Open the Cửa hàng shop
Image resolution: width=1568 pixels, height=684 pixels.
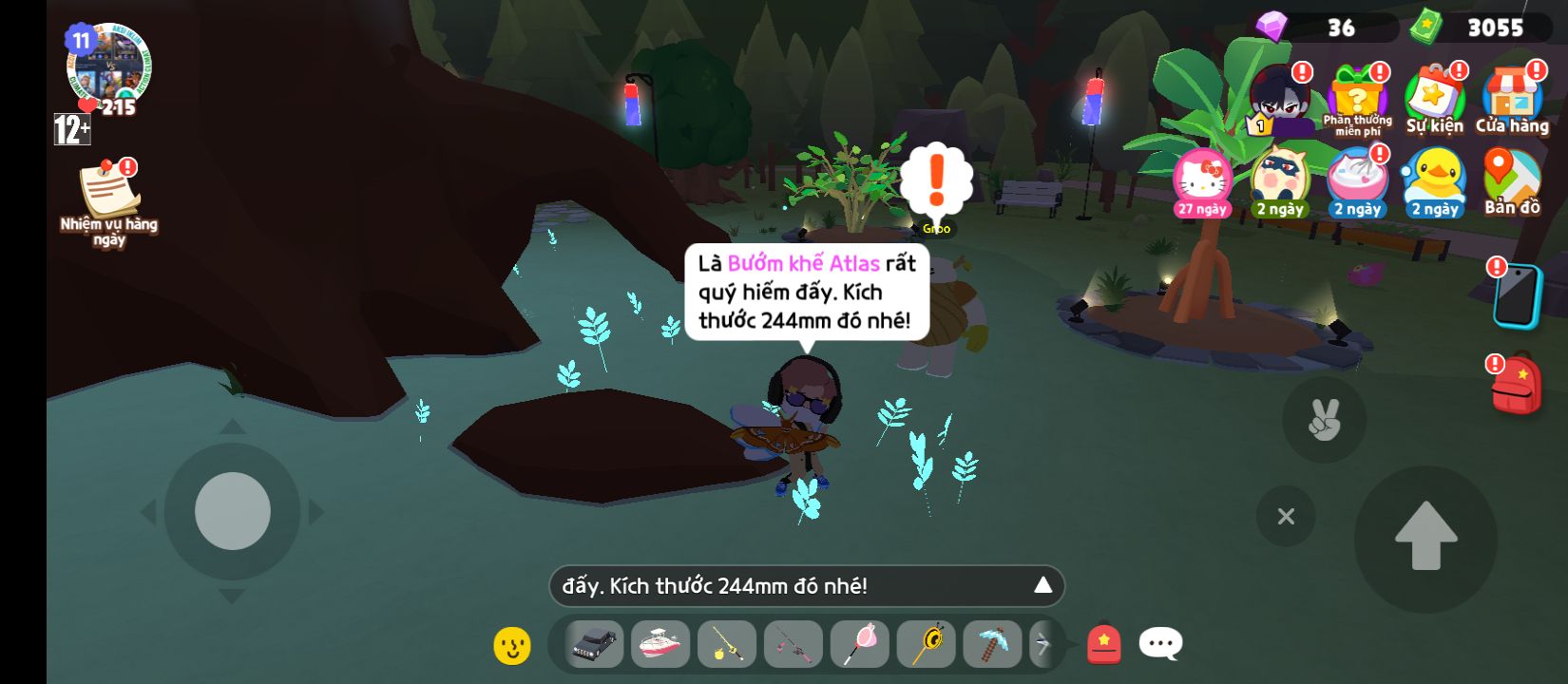1511,97
